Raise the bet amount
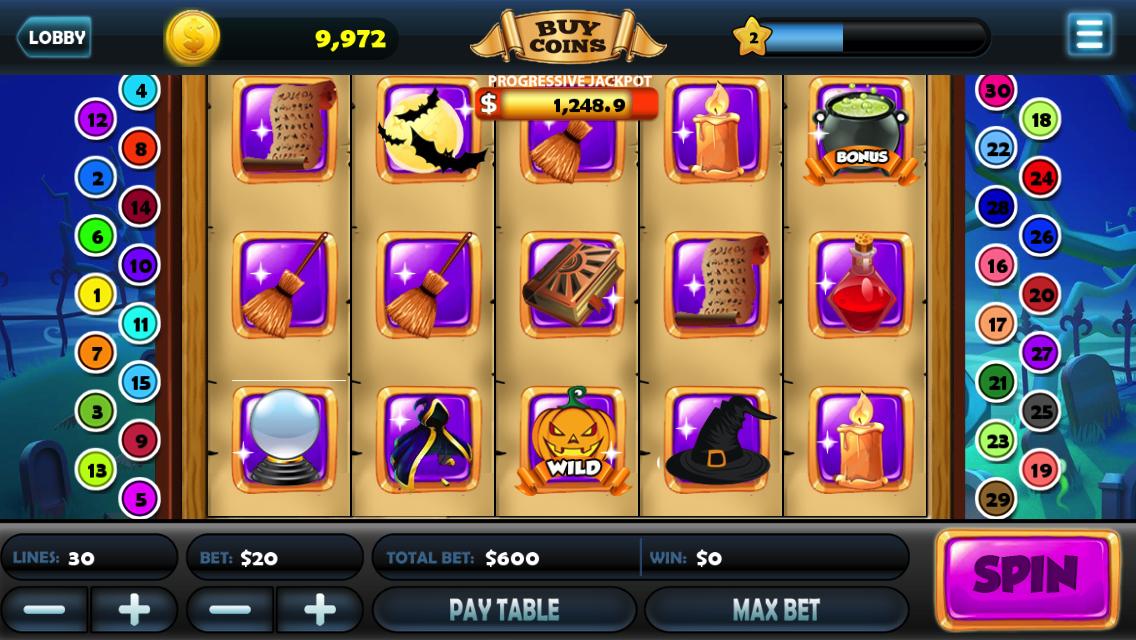Screen dimensions: 1136x640 tap(320, 609)
